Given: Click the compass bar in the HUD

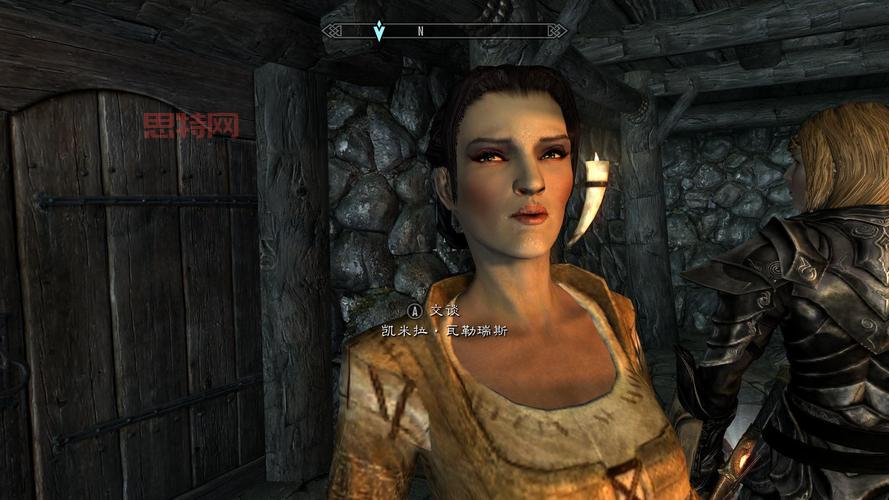Looking at the screenshot, I should tap(445, 31).
